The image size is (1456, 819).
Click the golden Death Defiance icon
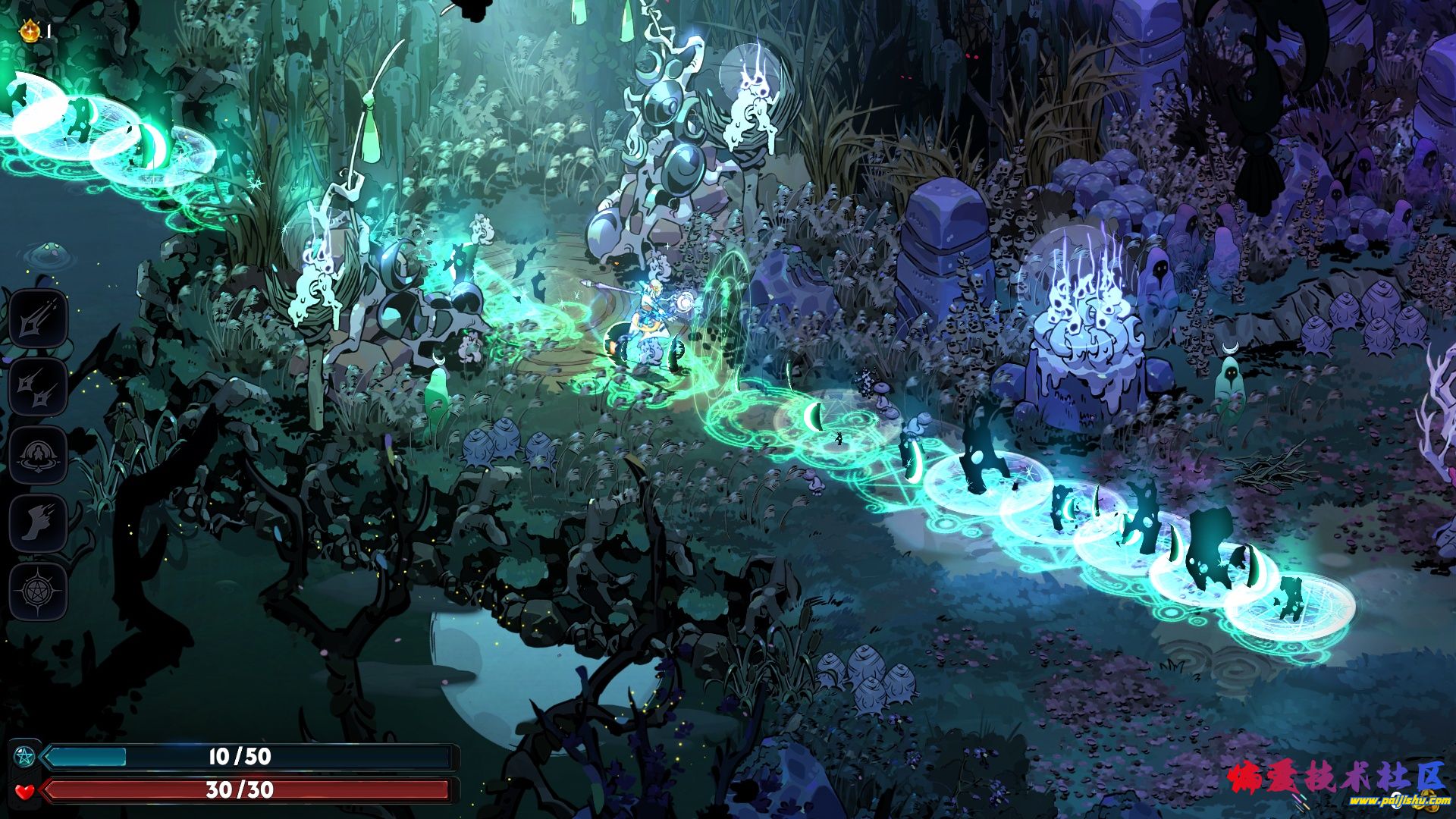(30, 31)
